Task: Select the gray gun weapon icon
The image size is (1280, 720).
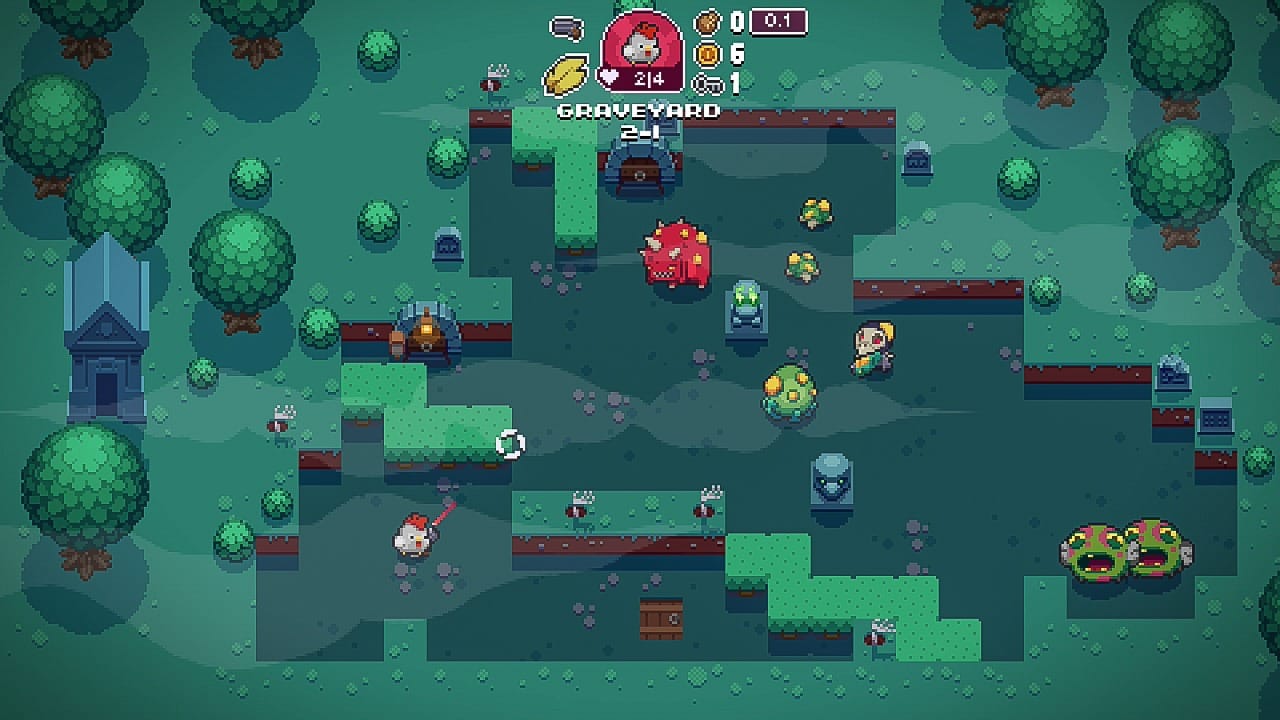Action: pyautogui.click(x=567, y=28)
